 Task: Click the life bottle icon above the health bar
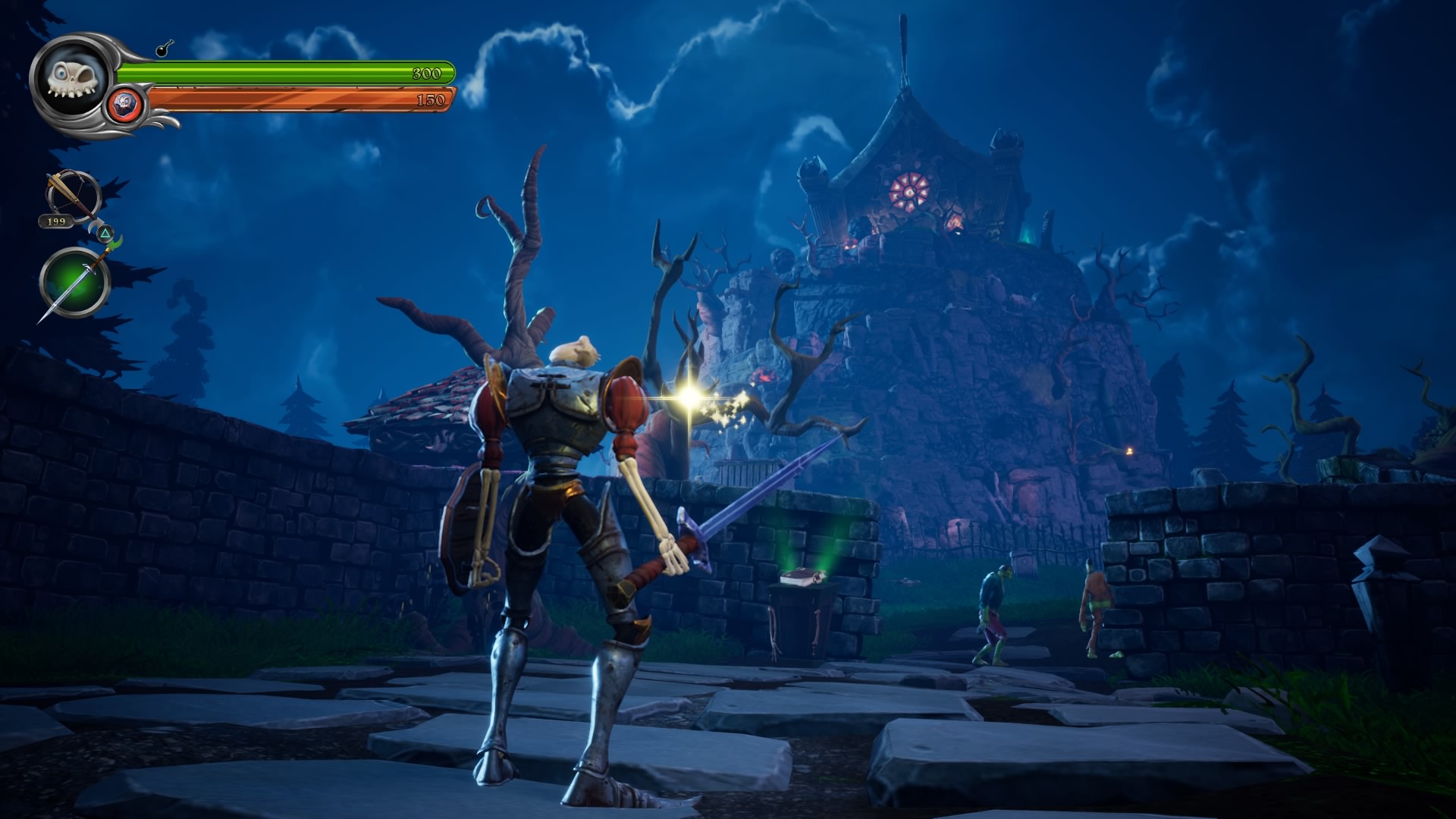164,50
